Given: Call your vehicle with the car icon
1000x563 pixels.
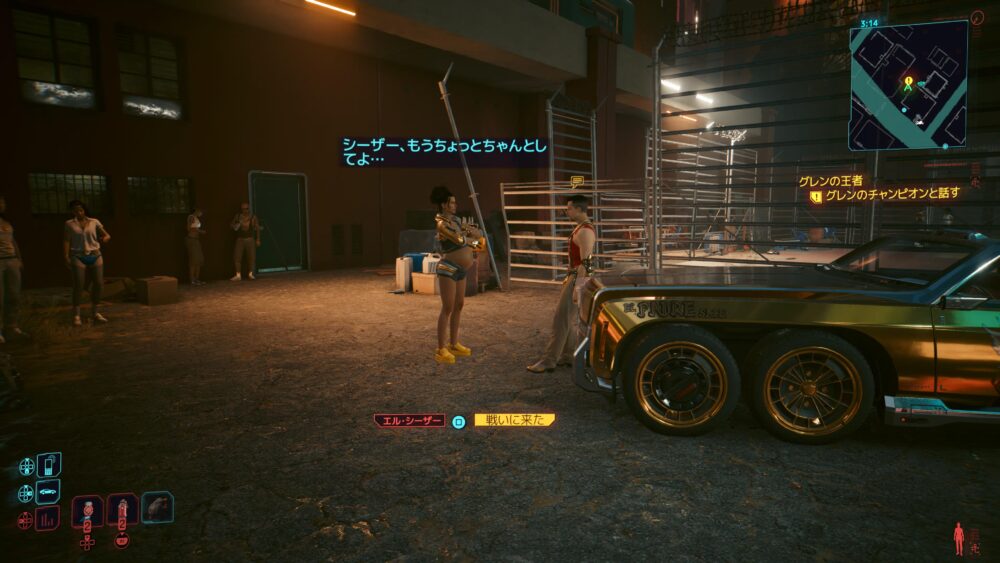Looking at the screenshot, I should tap(47, 492).
